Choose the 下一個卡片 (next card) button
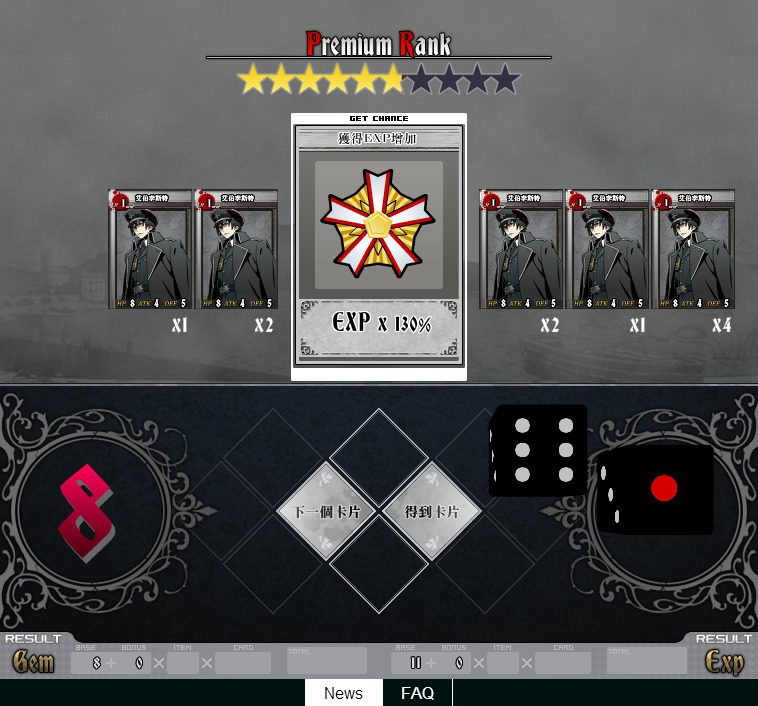The image size is (758, 706). click(x=327, y=511)
